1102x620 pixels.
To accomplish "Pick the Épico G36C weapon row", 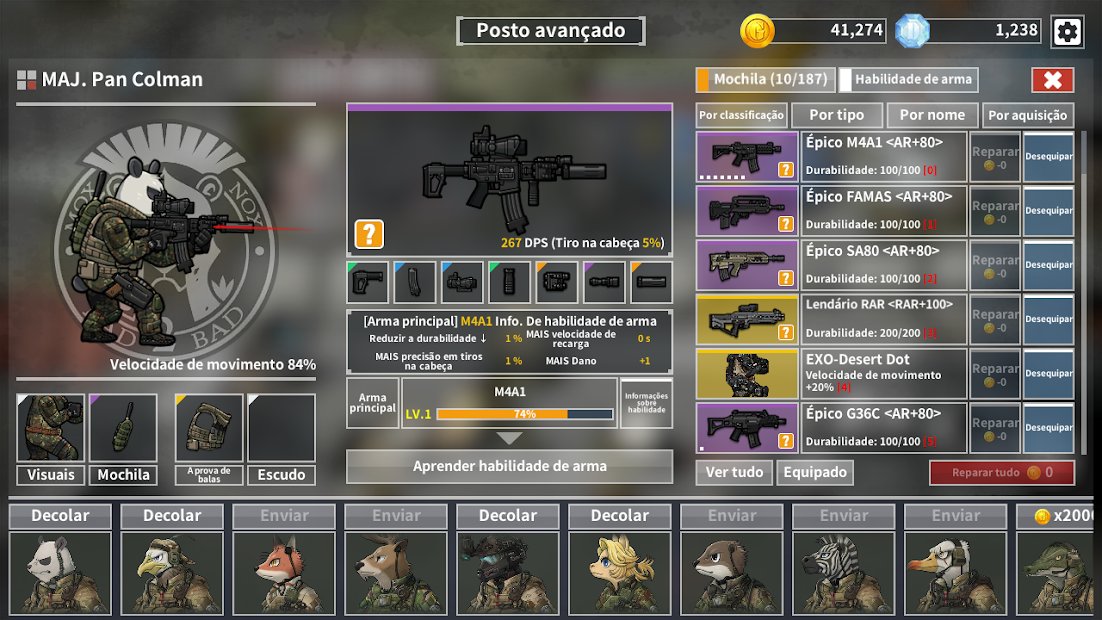I will point(885,427).
